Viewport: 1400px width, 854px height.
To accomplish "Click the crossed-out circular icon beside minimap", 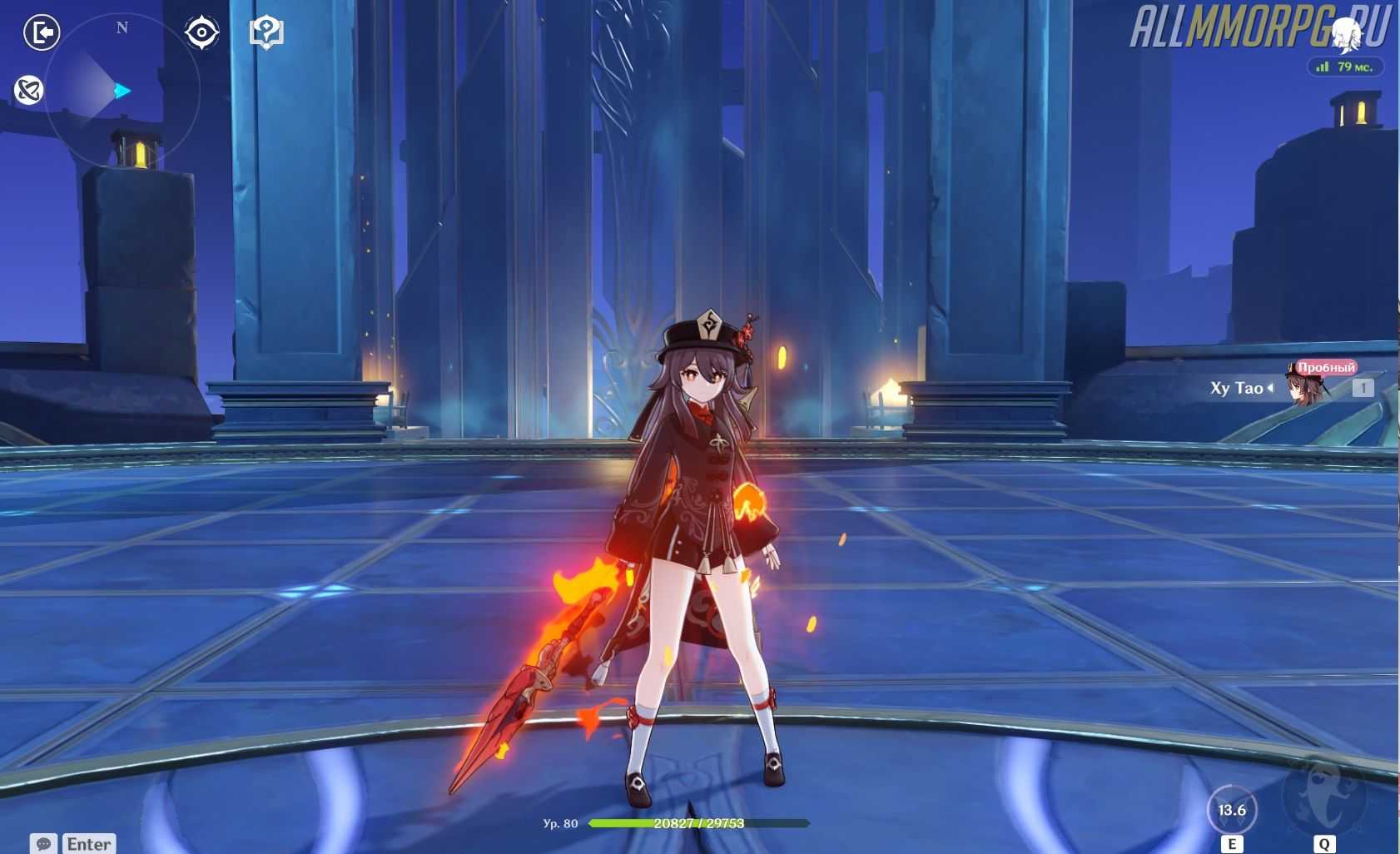I will (28, 90).
